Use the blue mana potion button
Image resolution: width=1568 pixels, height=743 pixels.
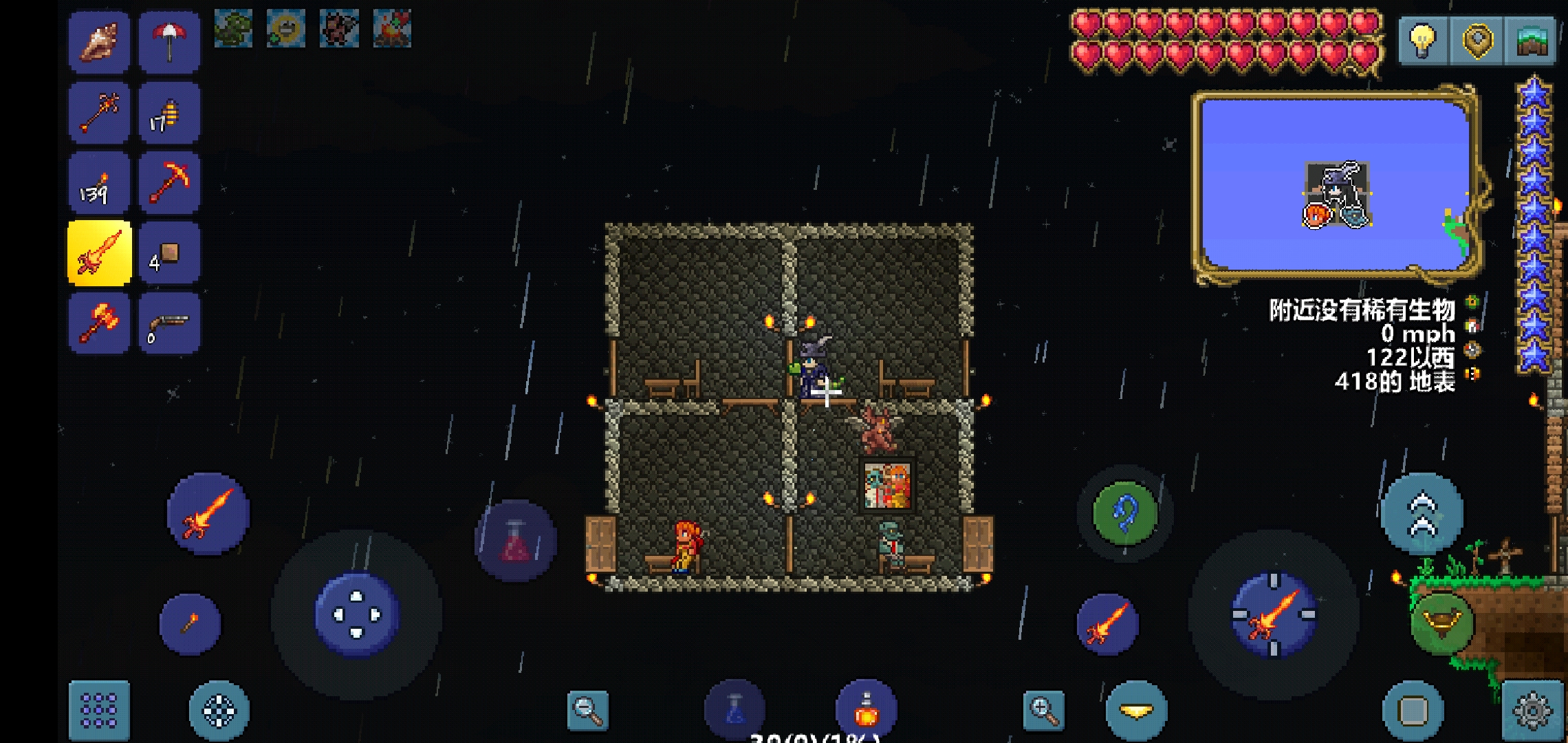click(734, 710)
